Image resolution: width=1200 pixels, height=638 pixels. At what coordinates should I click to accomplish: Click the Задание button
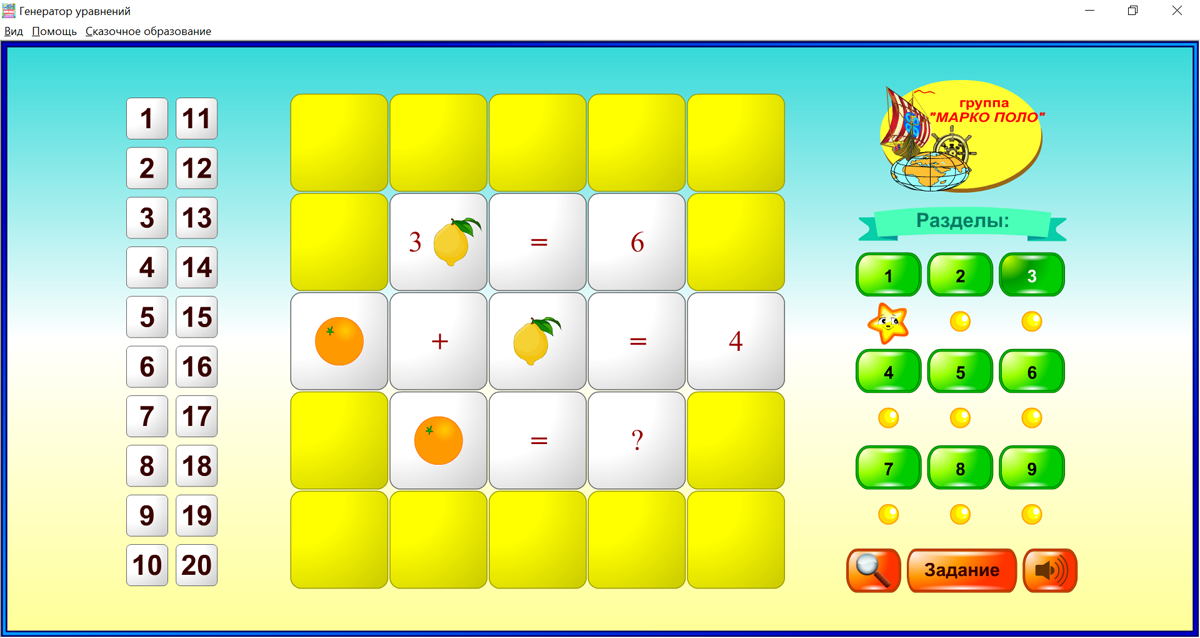[x=961, y=570]
